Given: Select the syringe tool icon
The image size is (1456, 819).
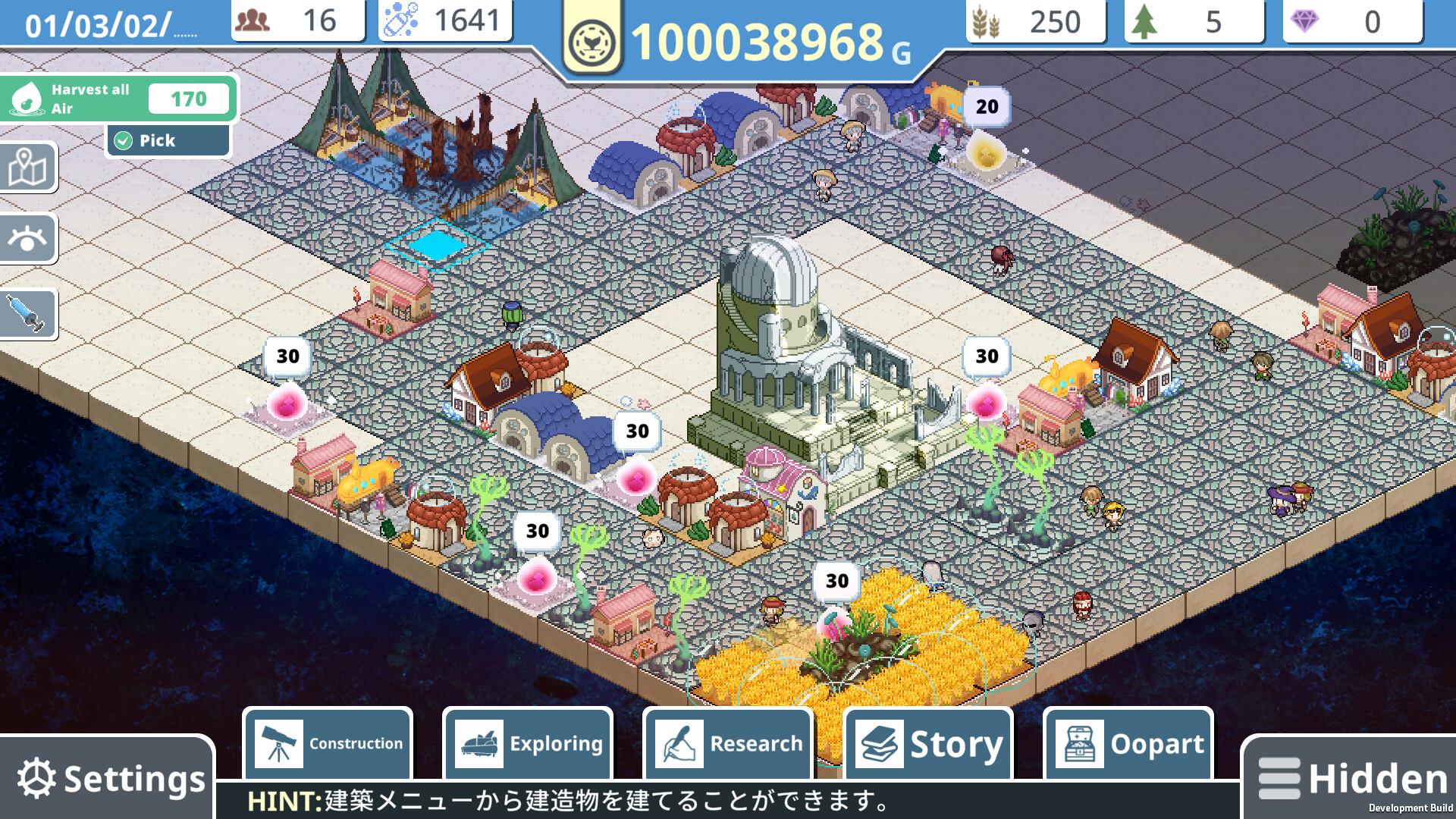Looking at the screenshot, I should click(28, 312).
